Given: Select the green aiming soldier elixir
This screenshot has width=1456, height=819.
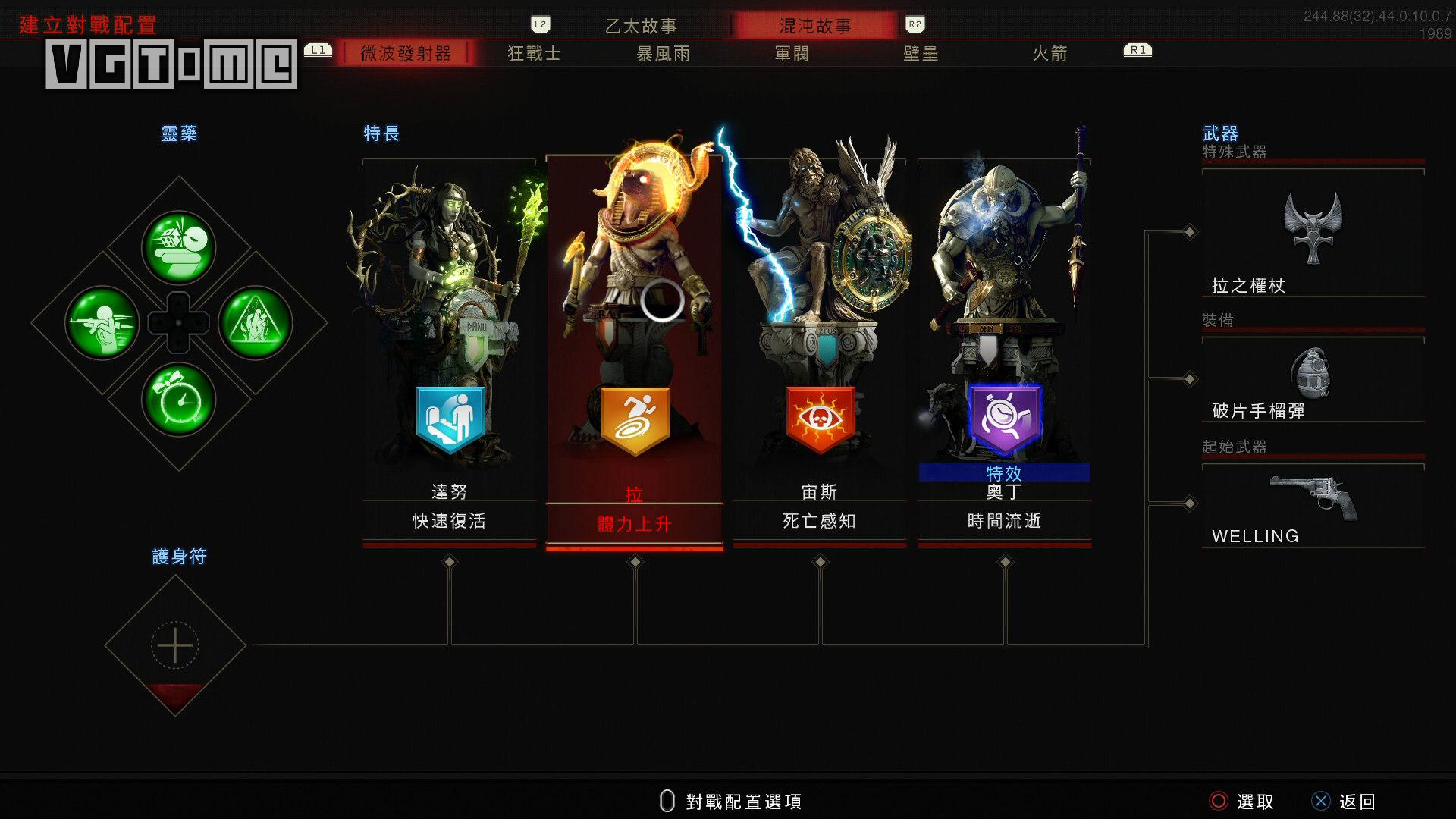Looking at the screenshot, I should 102,323.
